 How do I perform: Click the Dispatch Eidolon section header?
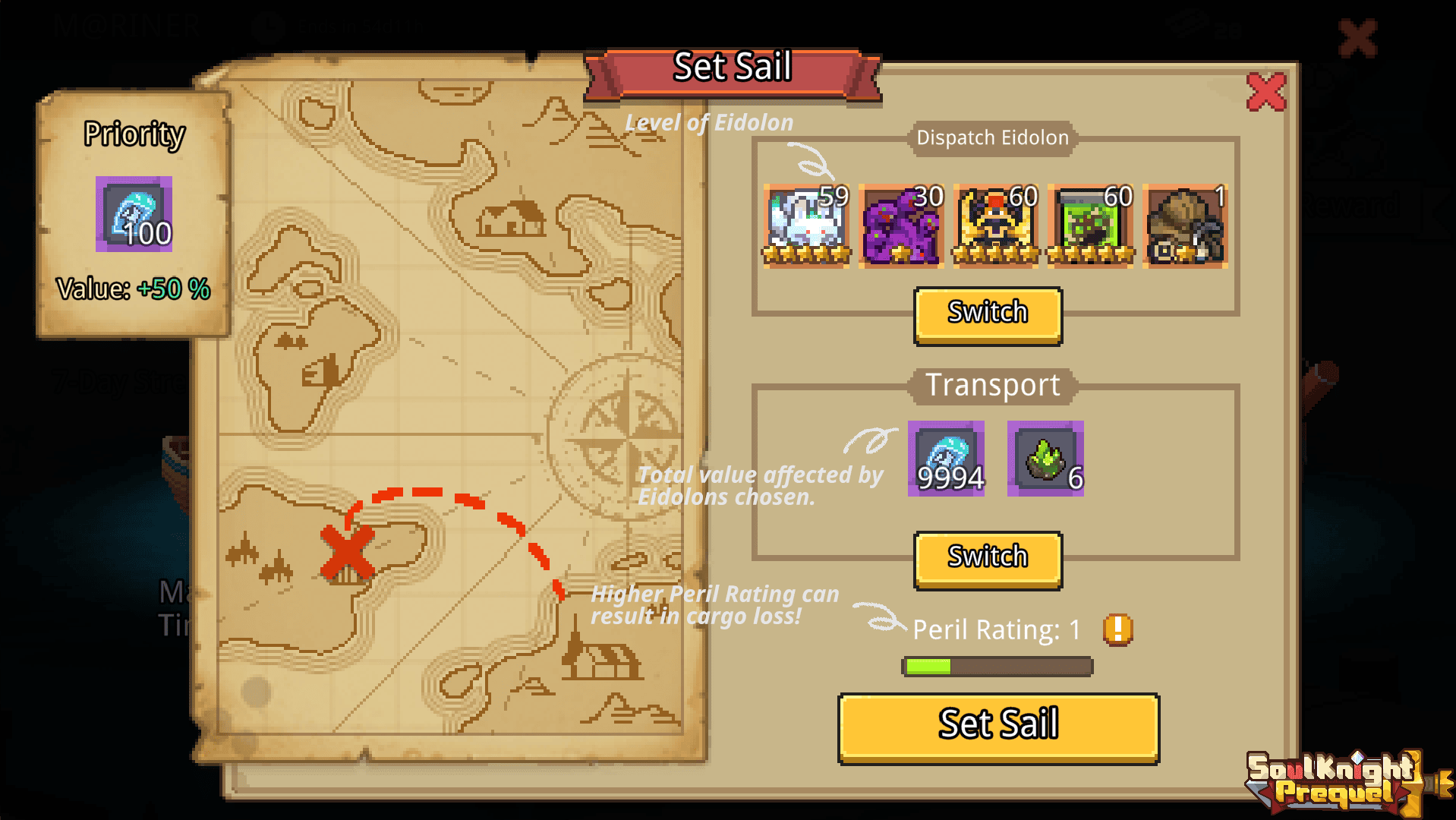click(994, 137)
